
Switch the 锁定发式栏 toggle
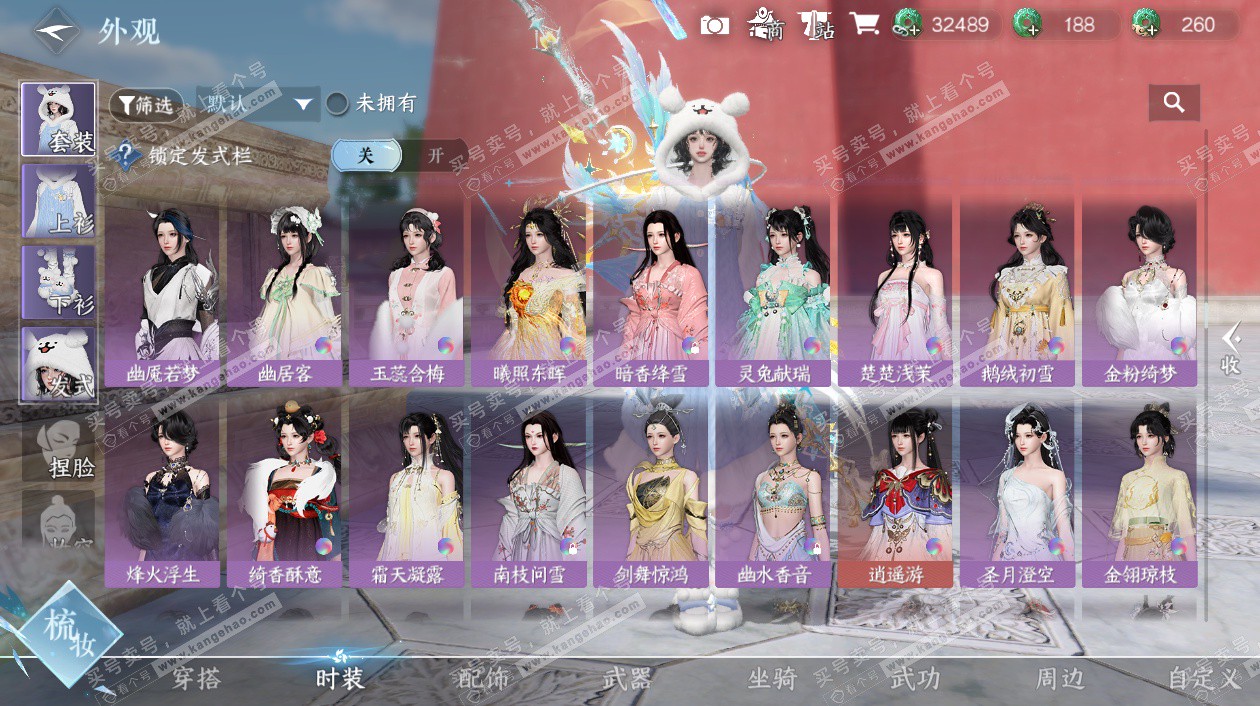click(x=400, y=156)
